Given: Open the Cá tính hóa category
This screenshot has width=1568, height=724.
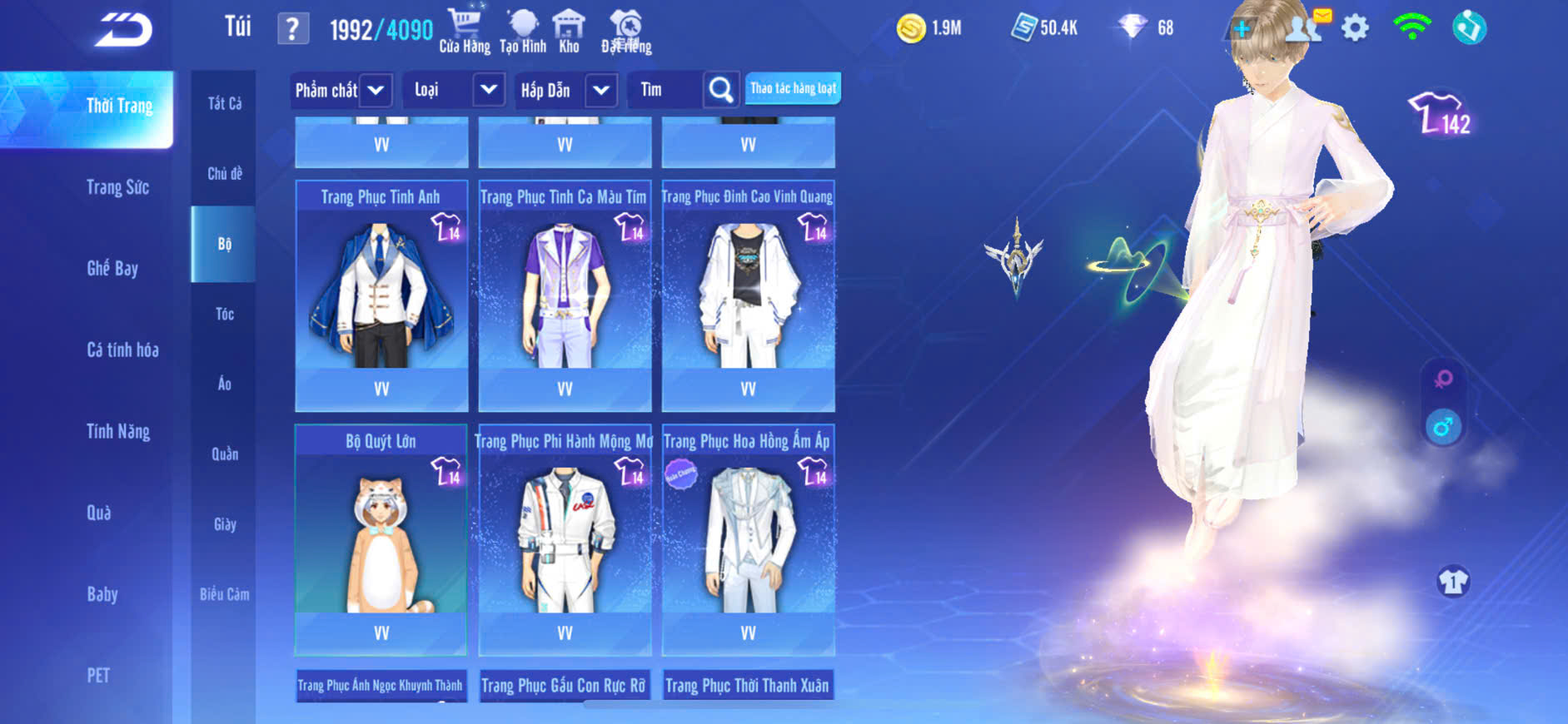Looking at the screenshot, I should pyautogui.click(x=122, y=350).
